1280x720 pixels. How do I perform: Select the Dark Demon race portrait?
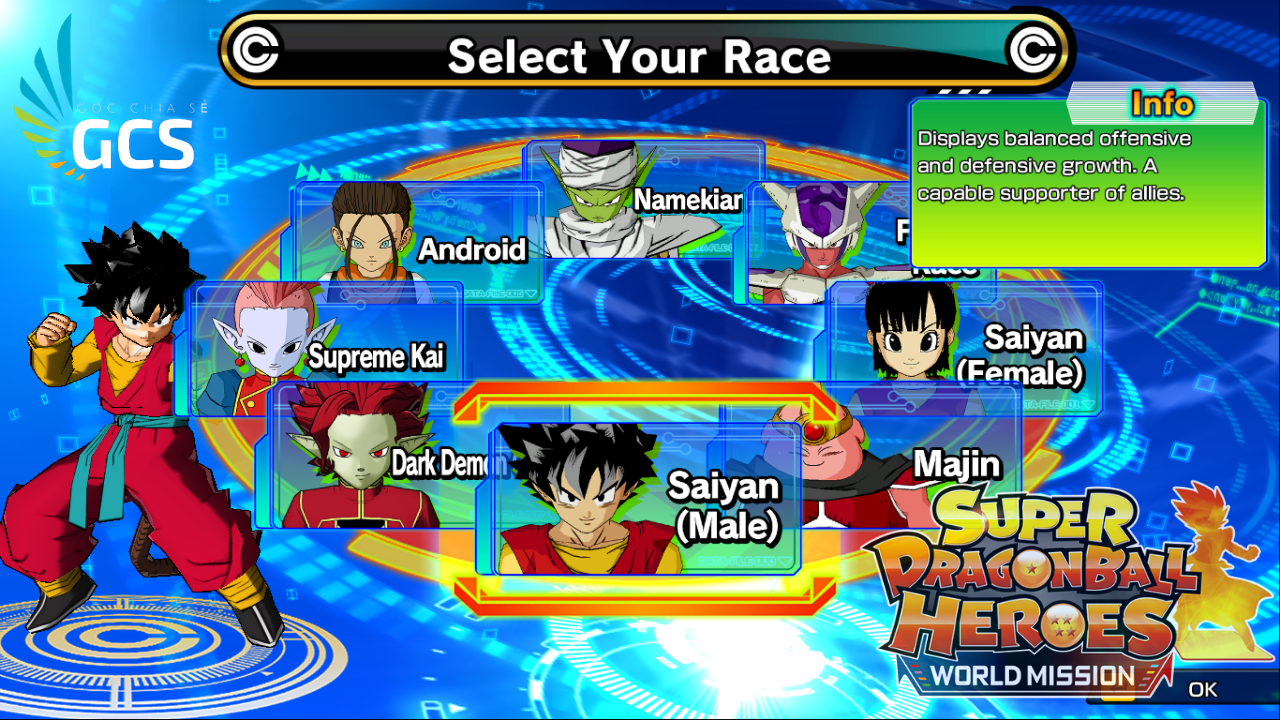pyautogui.click(x=355, y=460)
